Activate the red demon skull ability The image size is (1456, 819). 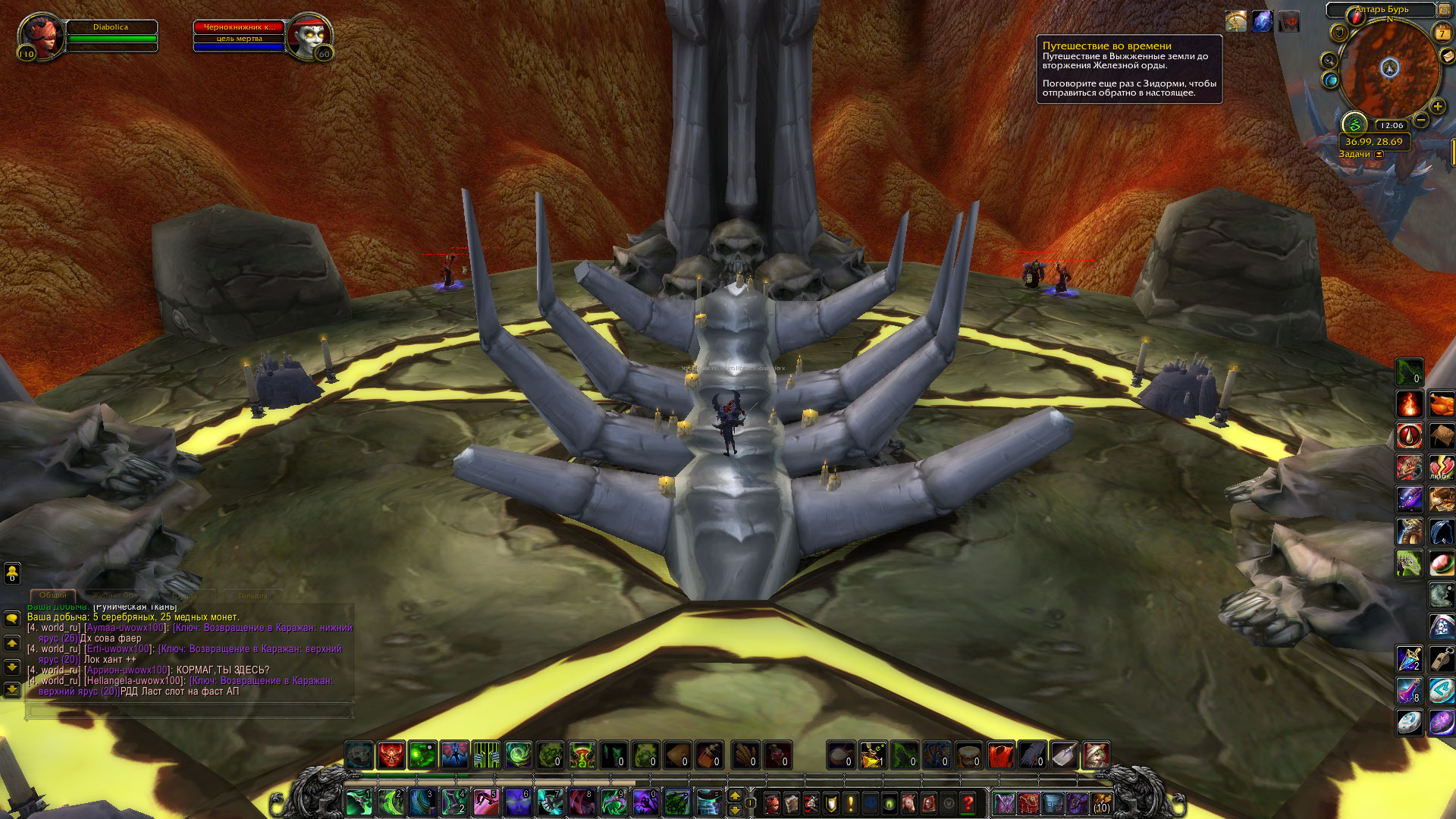[x=391, y=755]
